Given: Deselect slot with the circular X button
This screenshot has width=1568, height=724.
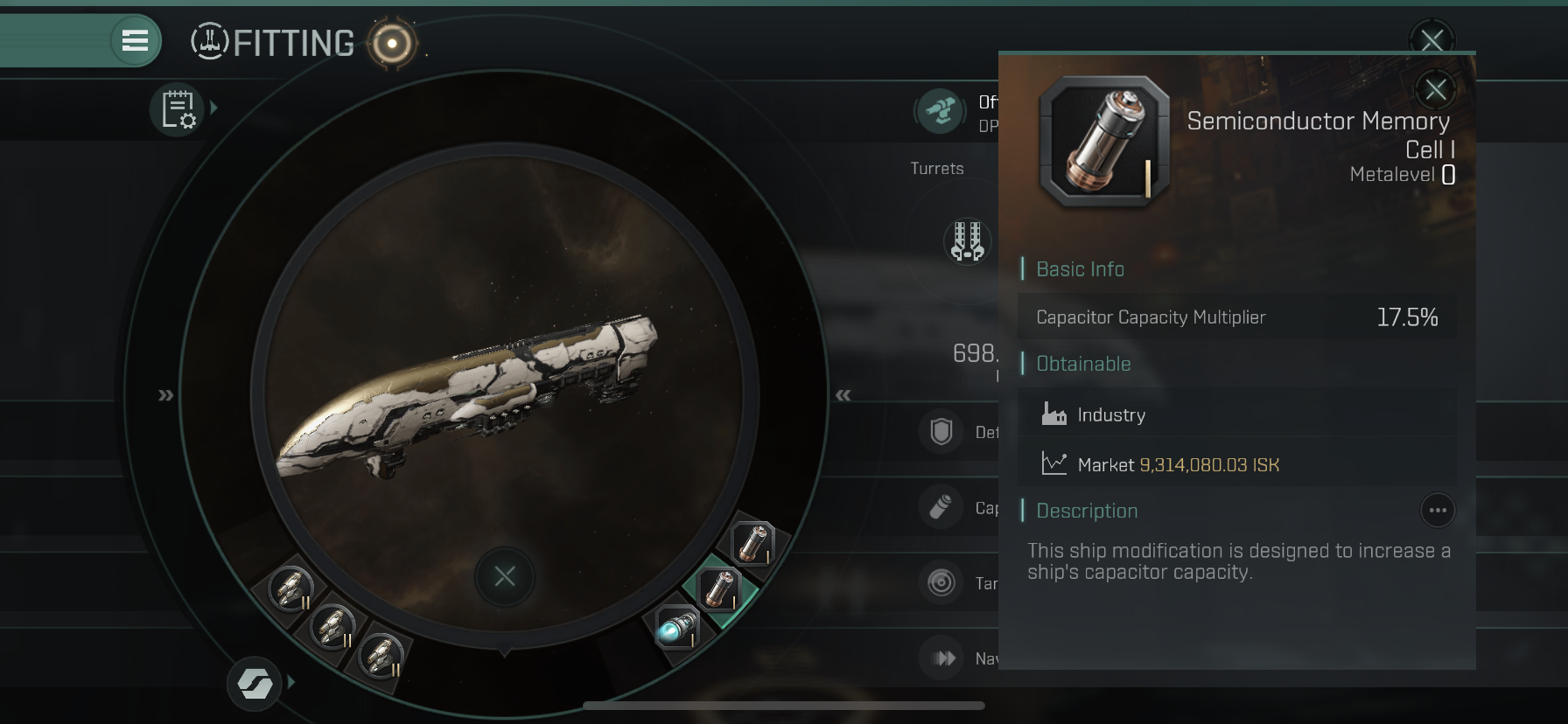Looking at the screenshot, I should click(x=505, y=576).
